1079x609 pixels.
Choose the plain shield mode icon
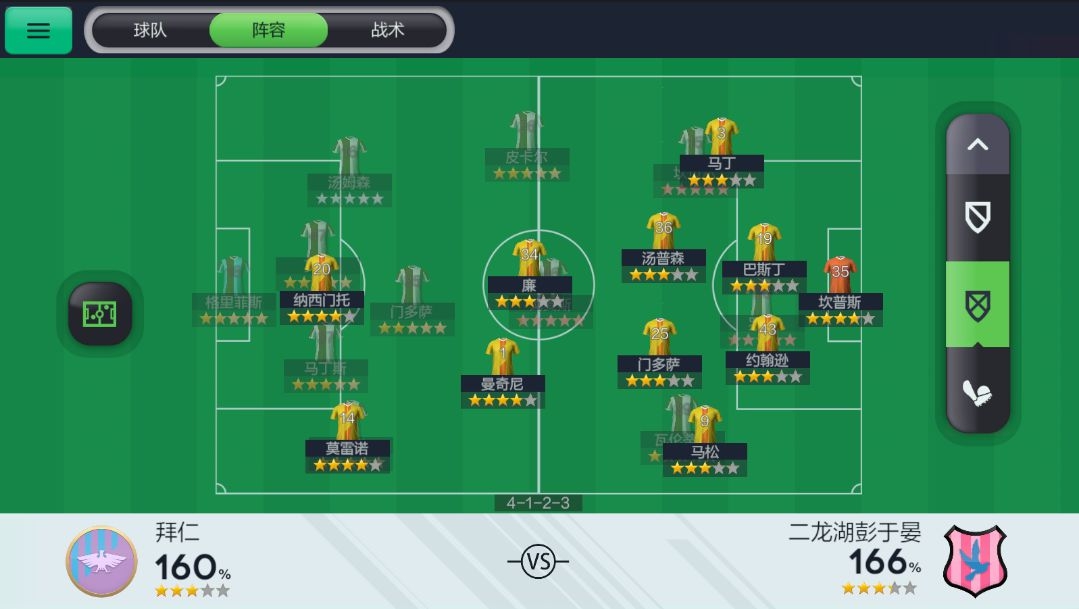point(977,217)
